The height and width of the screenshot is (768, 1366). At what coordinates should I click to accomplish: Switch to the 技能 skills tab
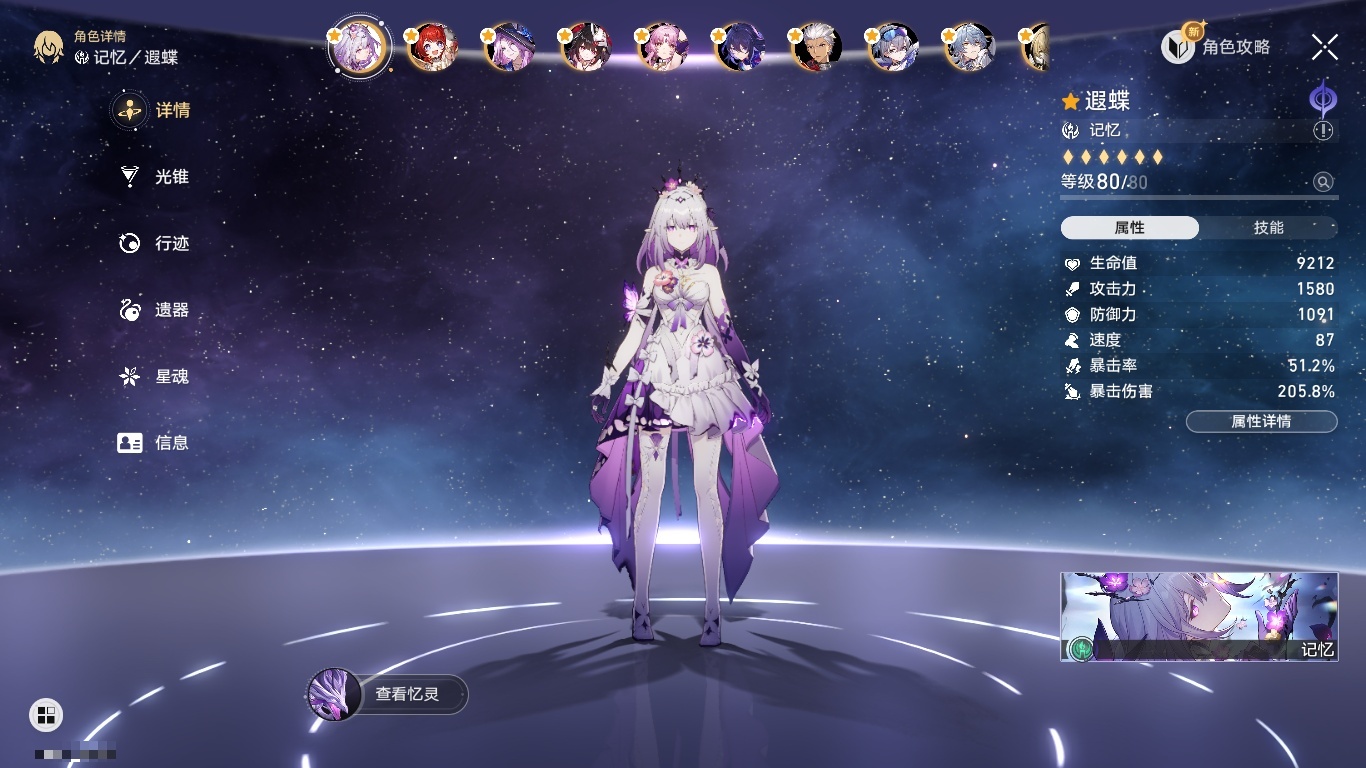coord(1268,228)
